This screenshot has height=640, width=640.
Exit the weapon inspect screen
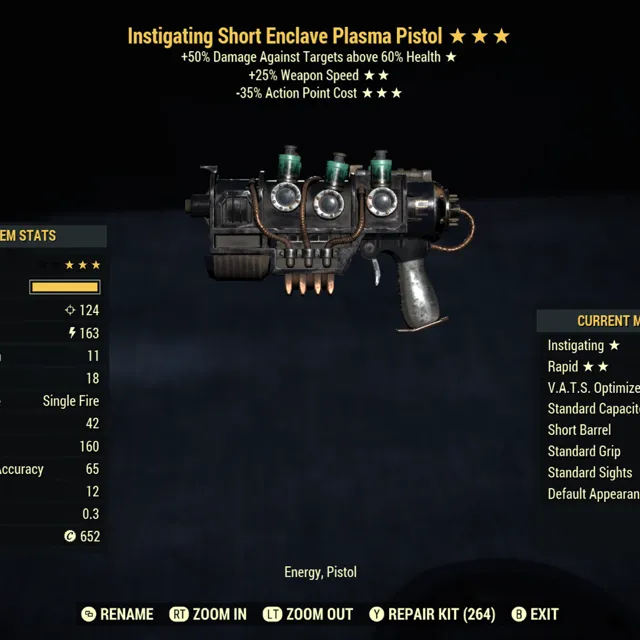click(535, 614)
